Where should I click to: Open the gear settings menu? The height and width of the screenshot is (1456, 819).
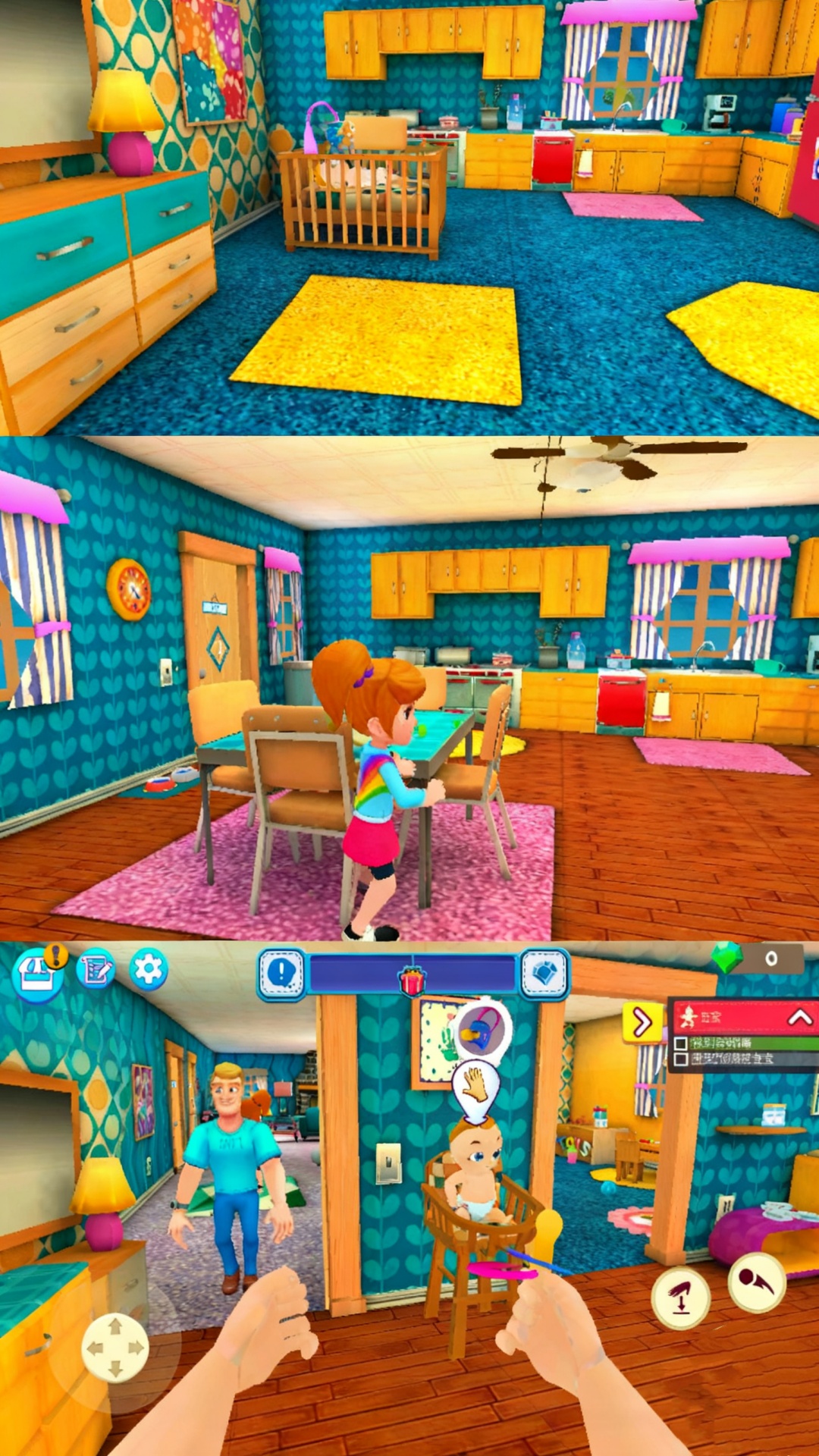(148, 969)
